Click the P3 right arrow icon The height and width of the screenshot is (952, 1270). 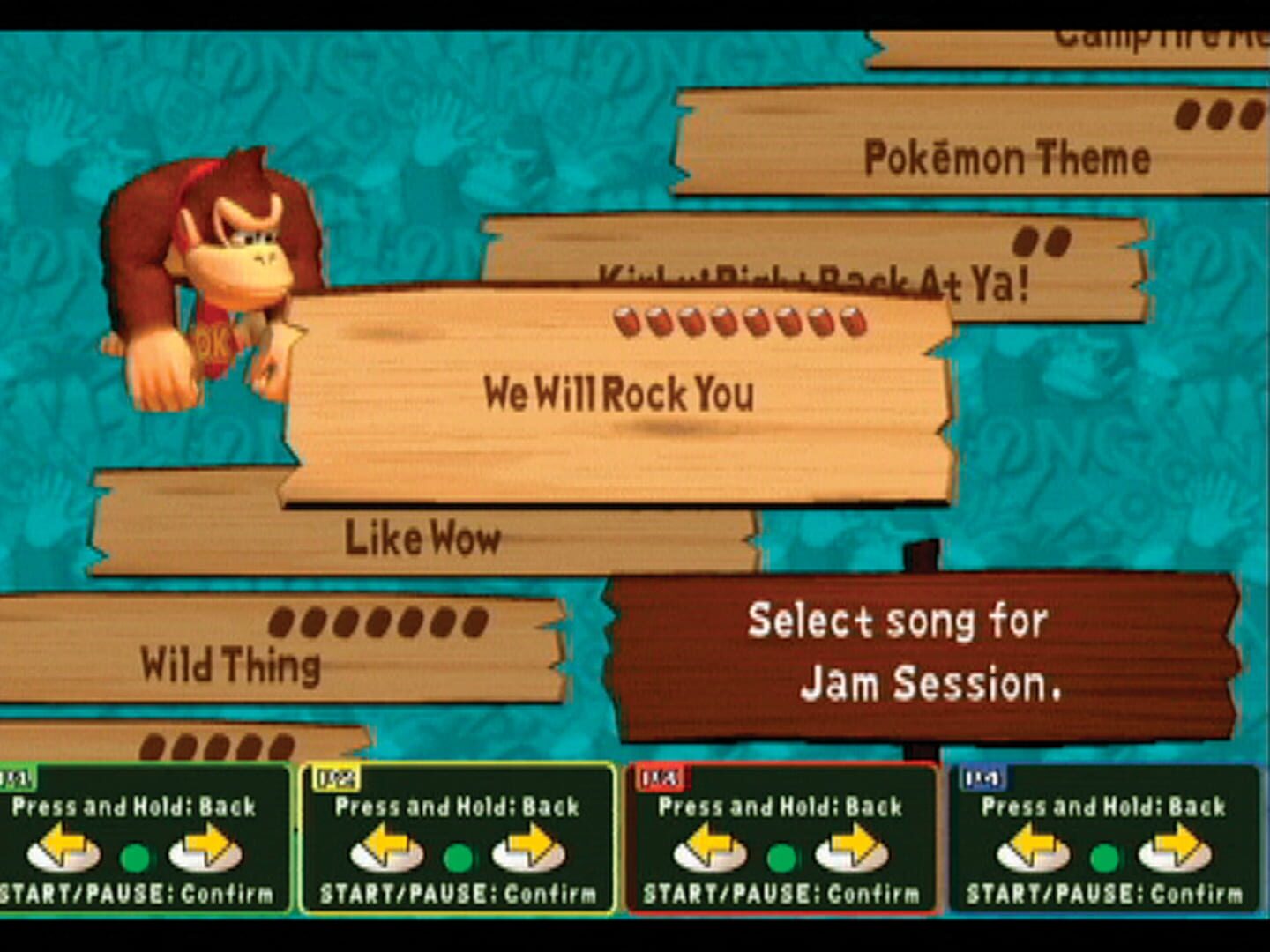click(852, 846)
